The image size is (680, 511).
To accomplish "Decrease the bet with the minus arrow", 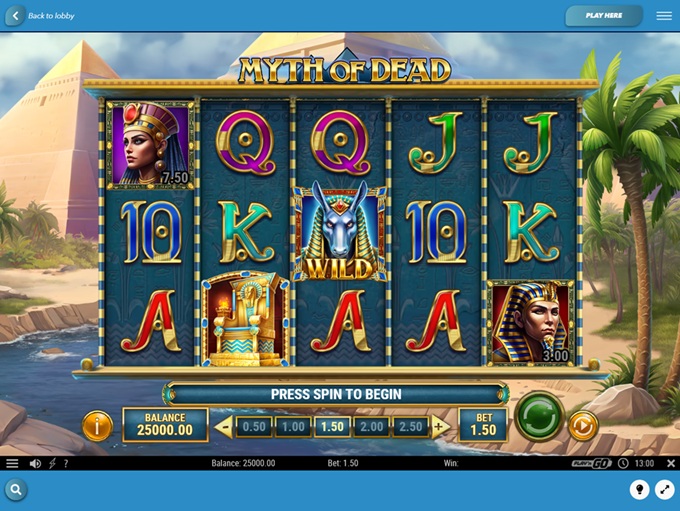I will (224, 427).
